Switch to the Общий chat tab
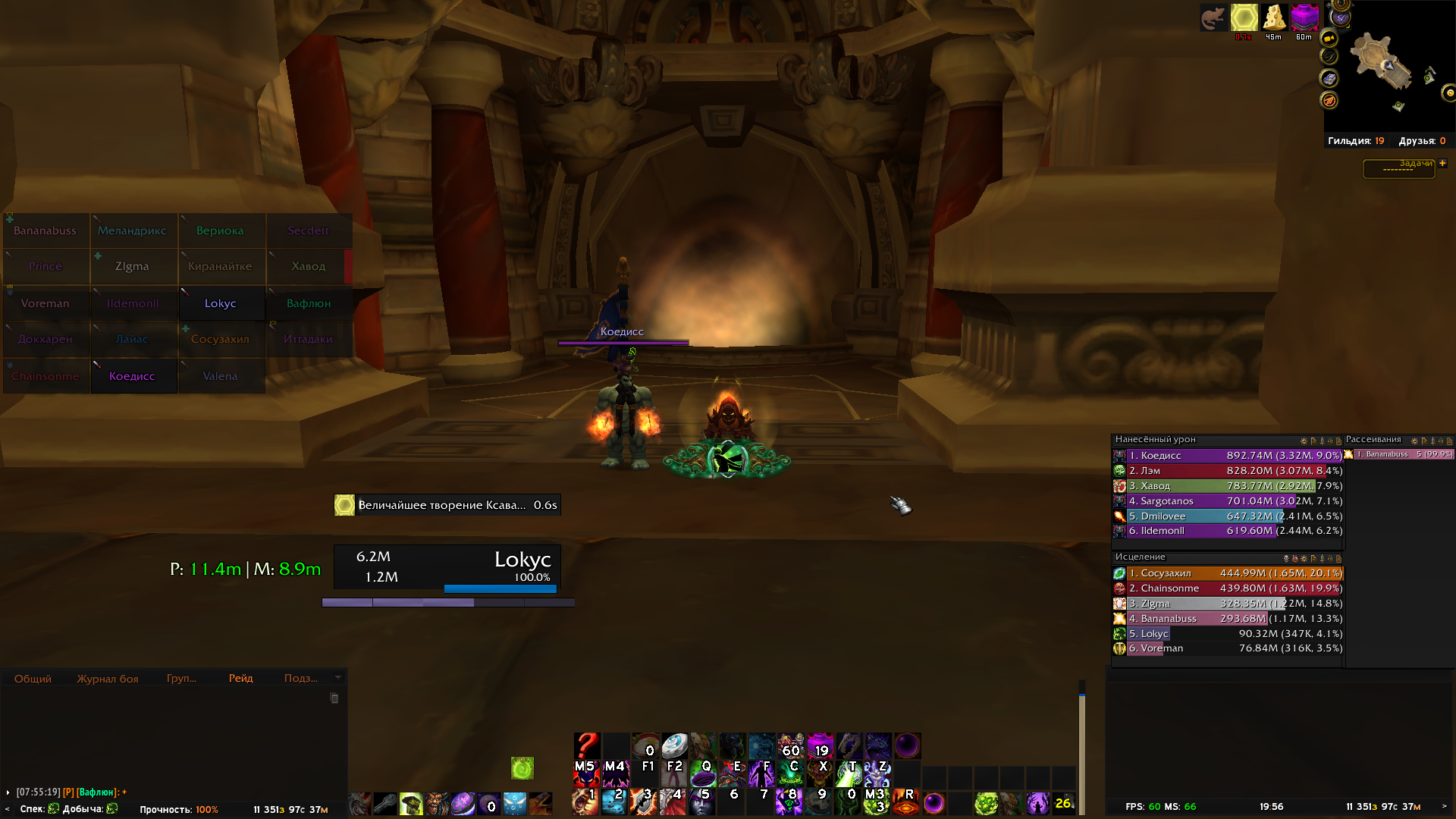The width and height of the screenshot is (1456, 819). point(33,679)
